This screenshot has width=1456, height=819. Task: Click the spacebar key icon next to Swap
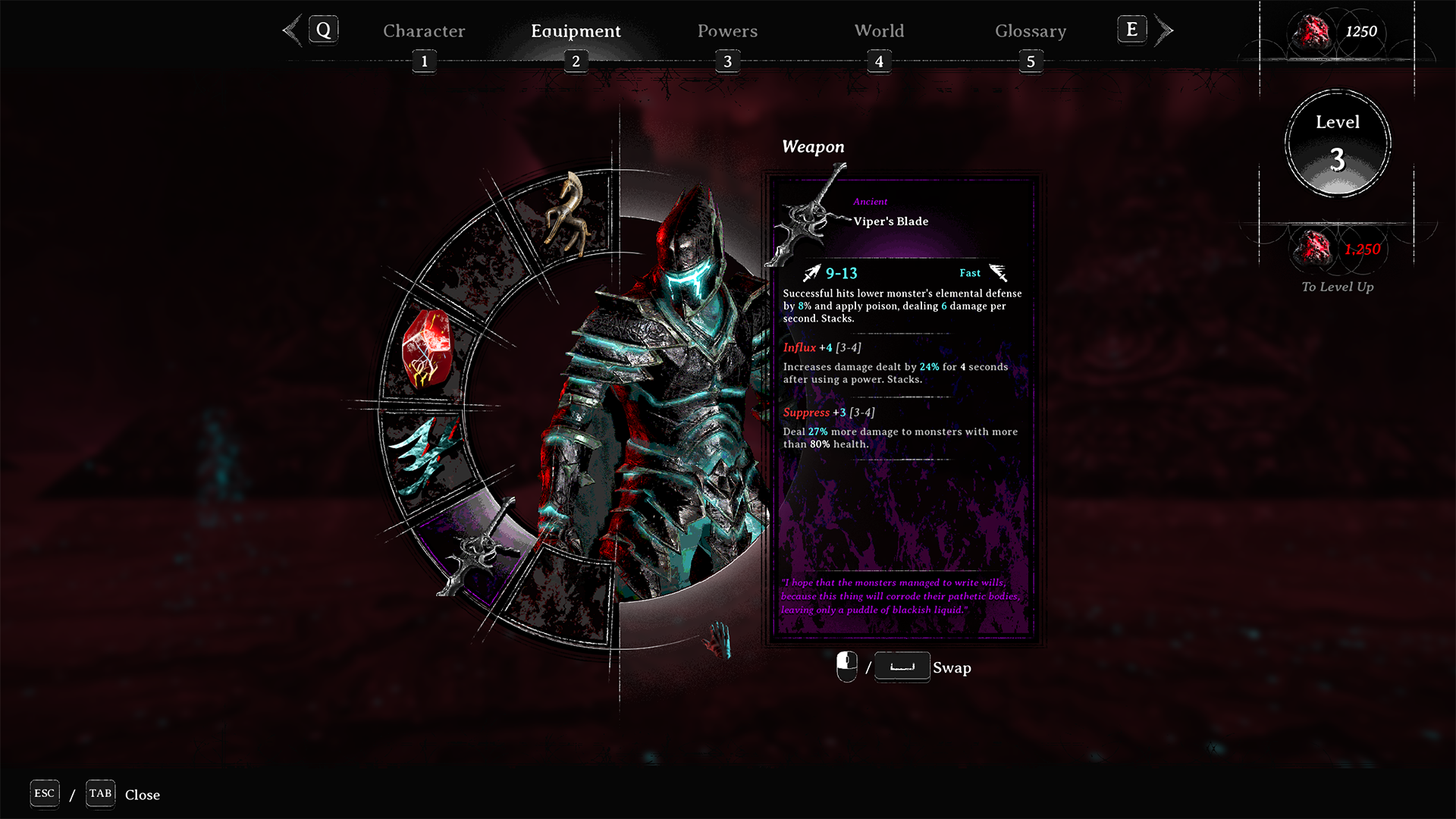click(902, 667)
